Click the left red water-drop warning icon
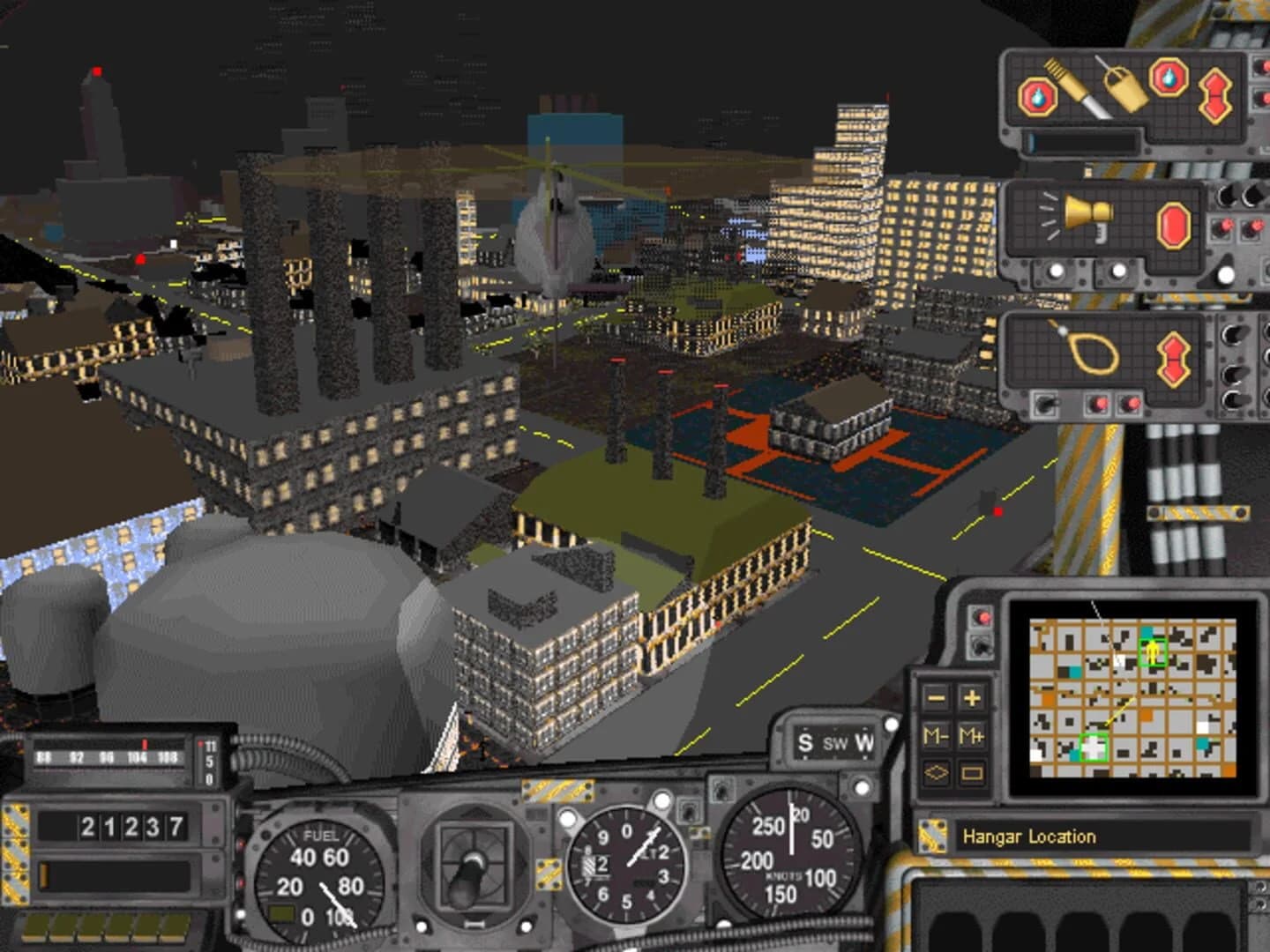Screen dimensions: 1270x952 point(1038,96)
